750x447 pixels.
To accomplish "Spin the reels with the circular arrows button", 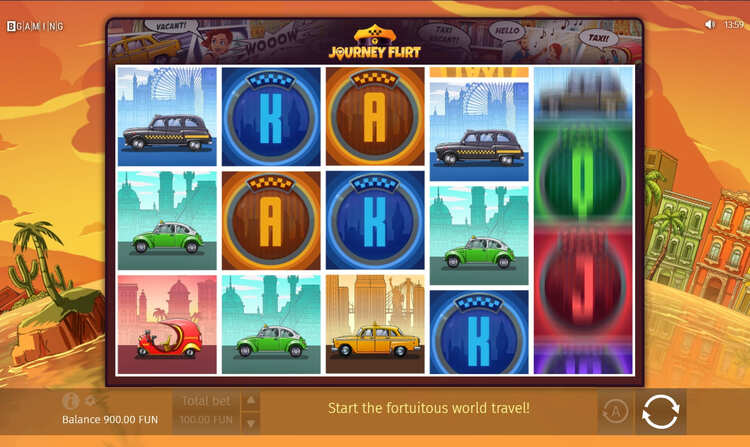I will [x=660, y=411].
